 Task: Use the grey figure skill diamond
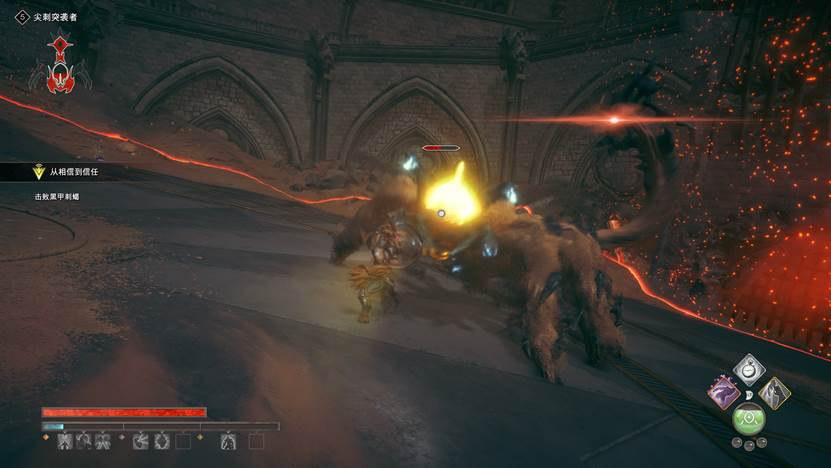(x=774, y=394)
